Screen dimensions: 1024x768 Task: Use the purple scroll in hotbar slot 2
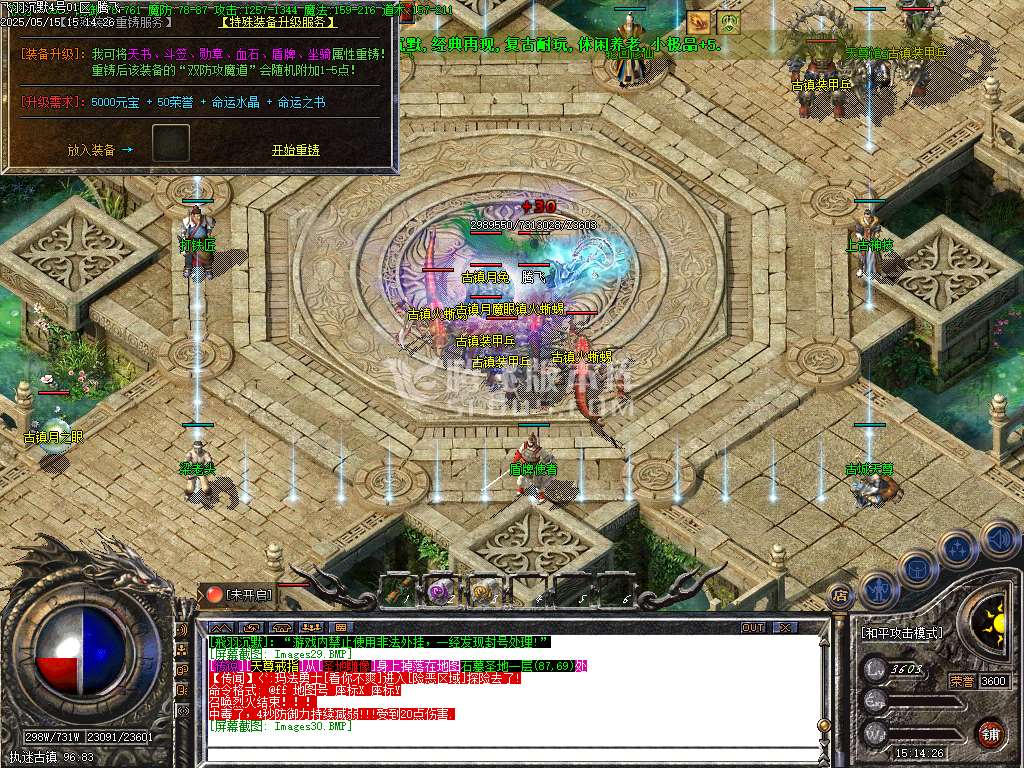click(x=439, y=592)
